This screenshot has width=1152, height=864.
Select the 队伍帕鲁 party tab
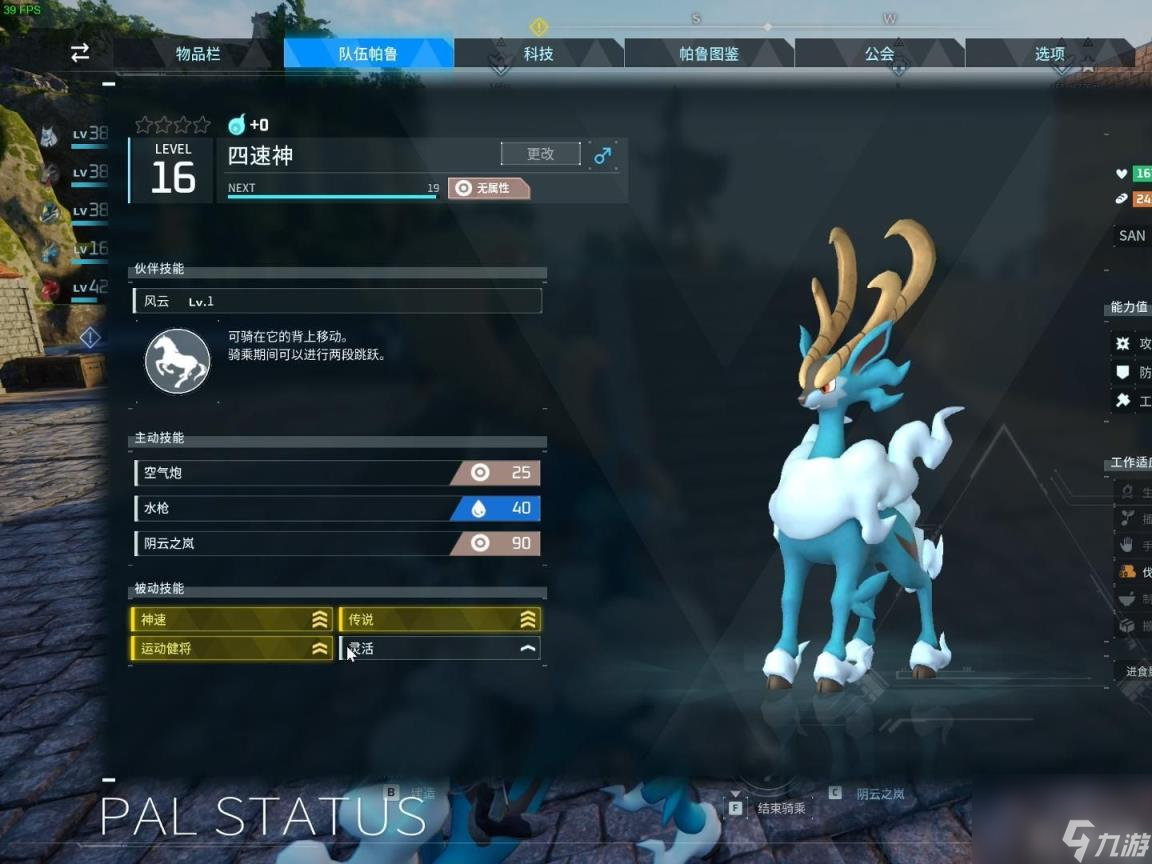tap(368, 54)
